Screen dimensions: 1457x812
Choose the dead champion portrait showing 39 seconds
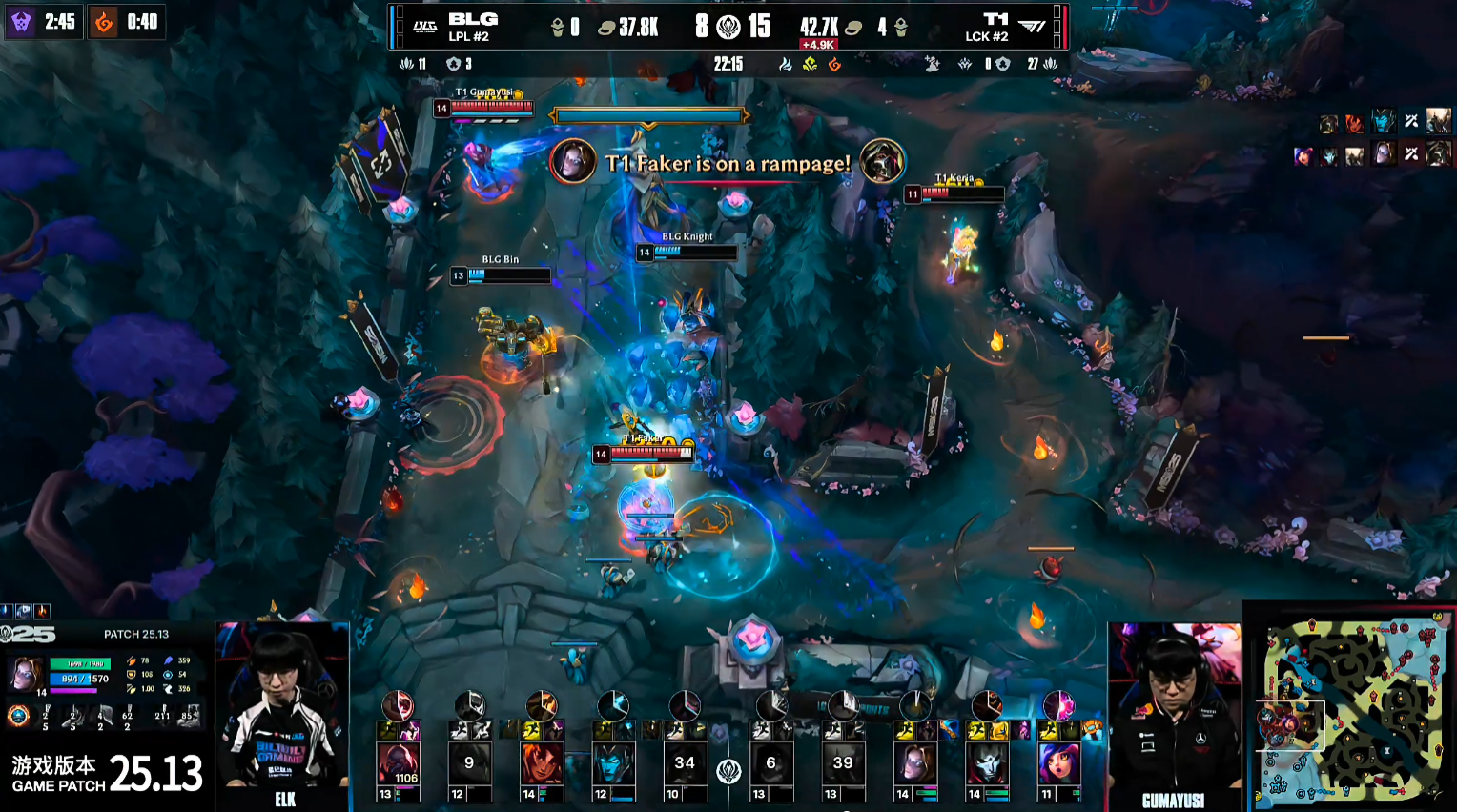click(x=843, y=764)
